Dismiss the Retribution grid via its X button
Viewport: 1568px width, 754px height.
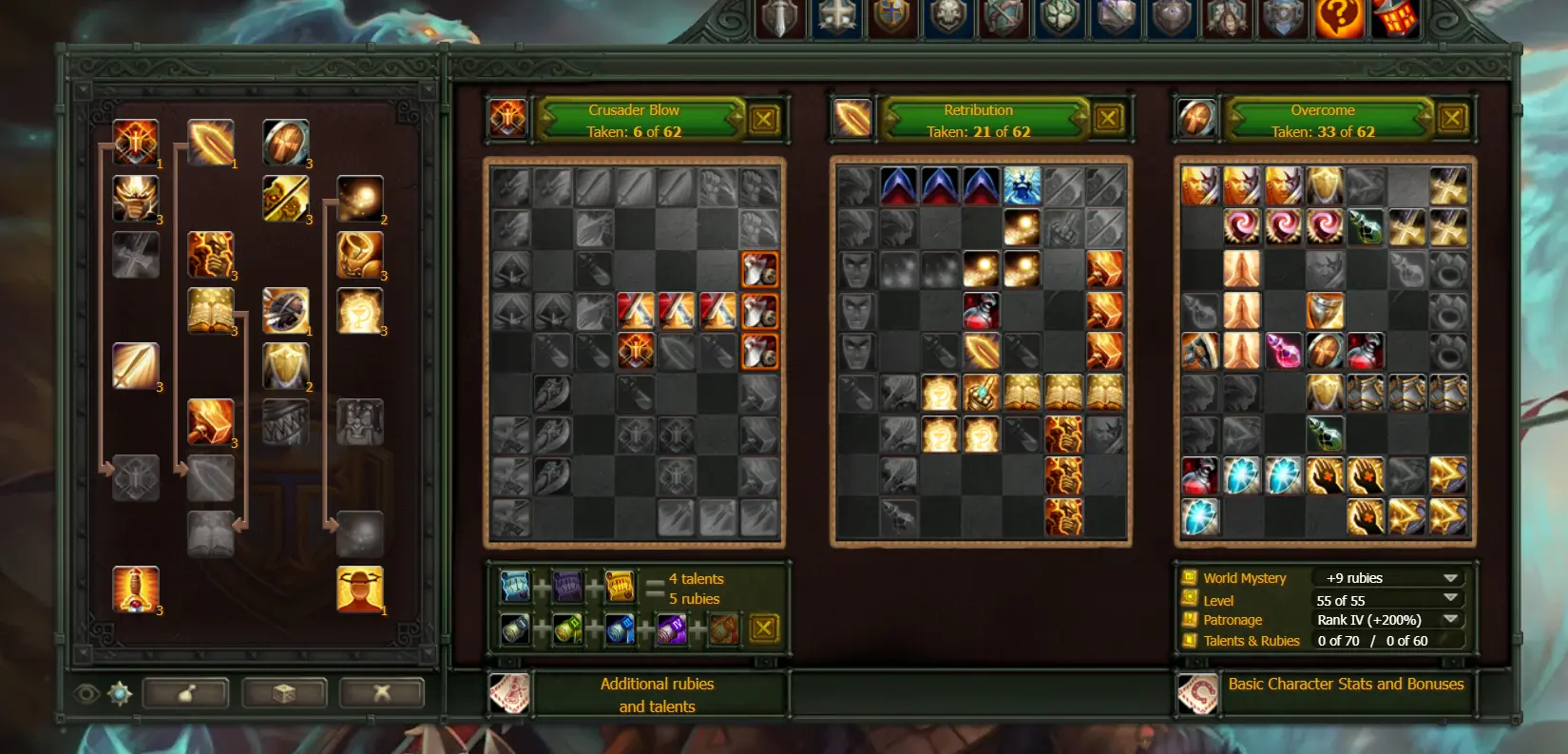[1110, 118]
